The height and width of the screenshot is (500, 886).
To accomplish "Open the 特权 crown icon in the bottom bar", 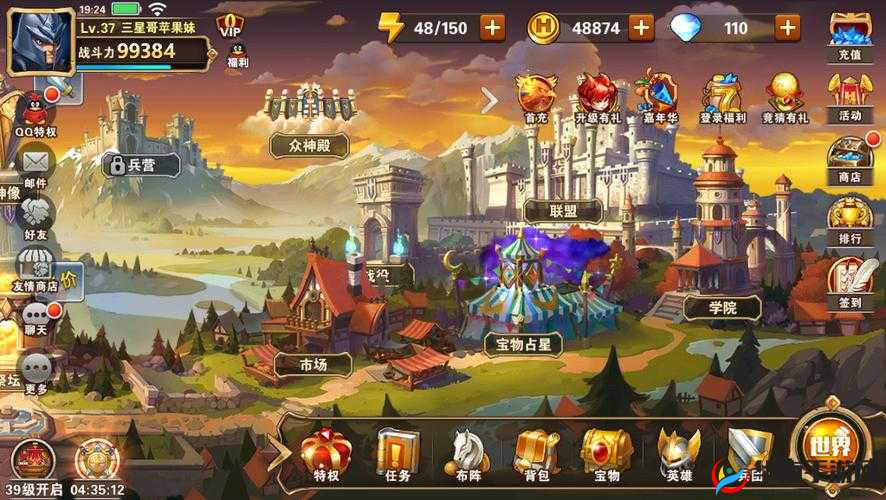I will [x=324, y=455].
